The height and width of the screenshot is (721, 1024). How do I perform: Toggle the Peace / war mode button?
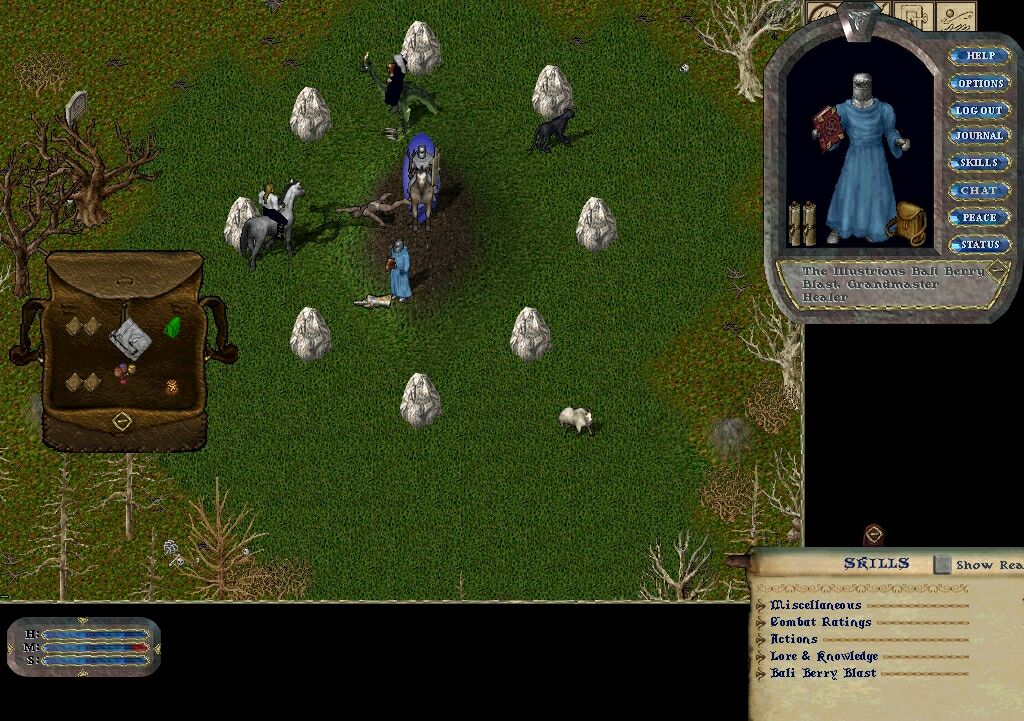coord(979,217)
